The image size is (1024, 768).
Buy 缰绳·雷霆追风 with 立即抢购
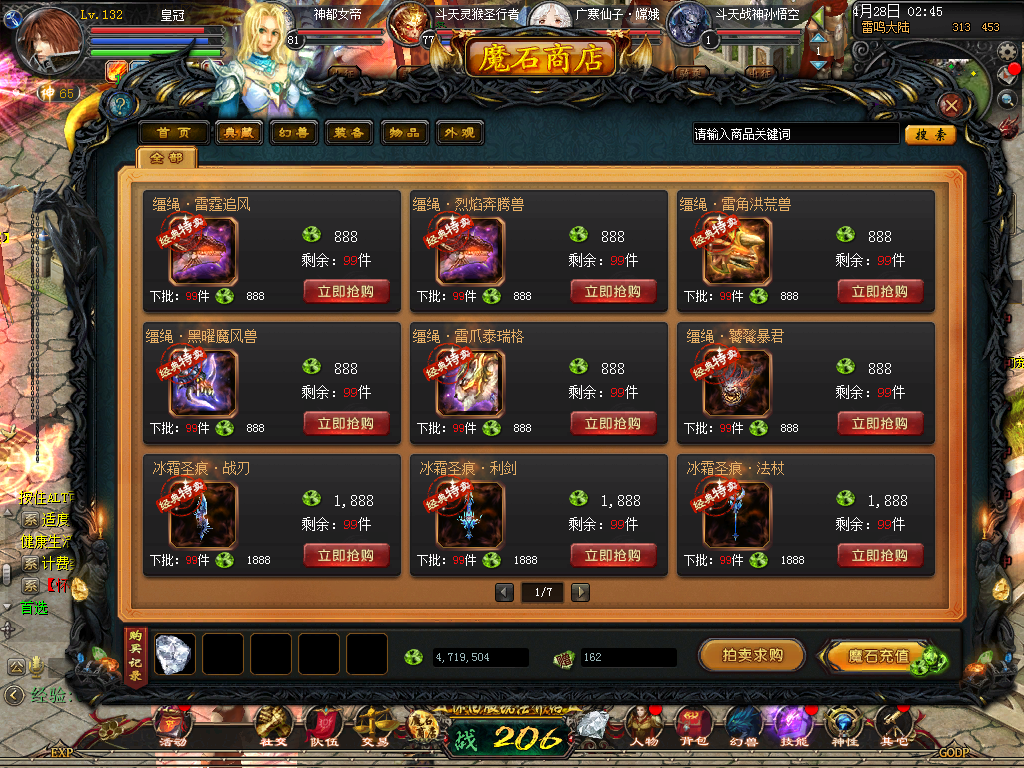346,292
